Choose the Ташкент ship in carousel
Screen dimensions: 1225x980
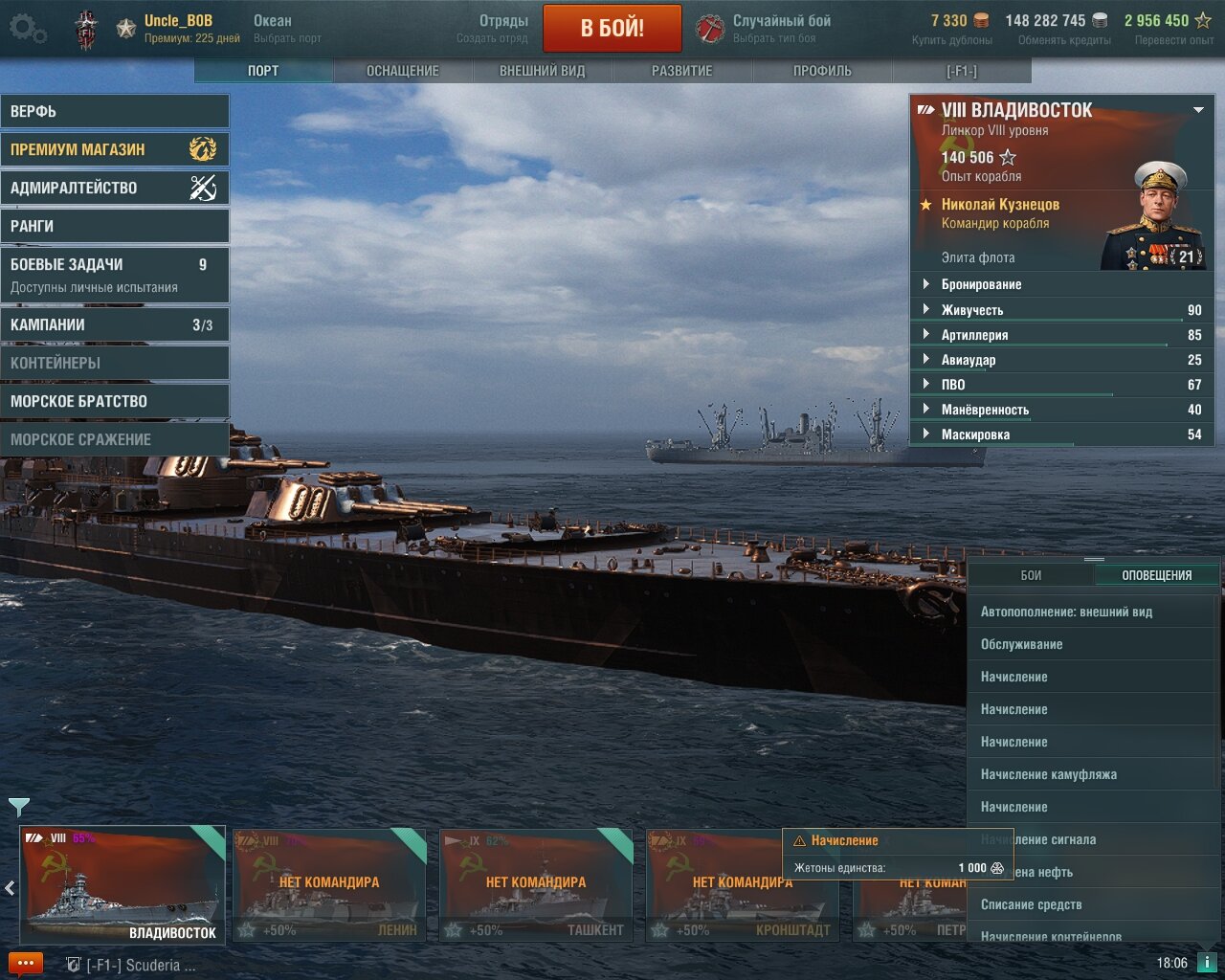click(x=536, y=886)
